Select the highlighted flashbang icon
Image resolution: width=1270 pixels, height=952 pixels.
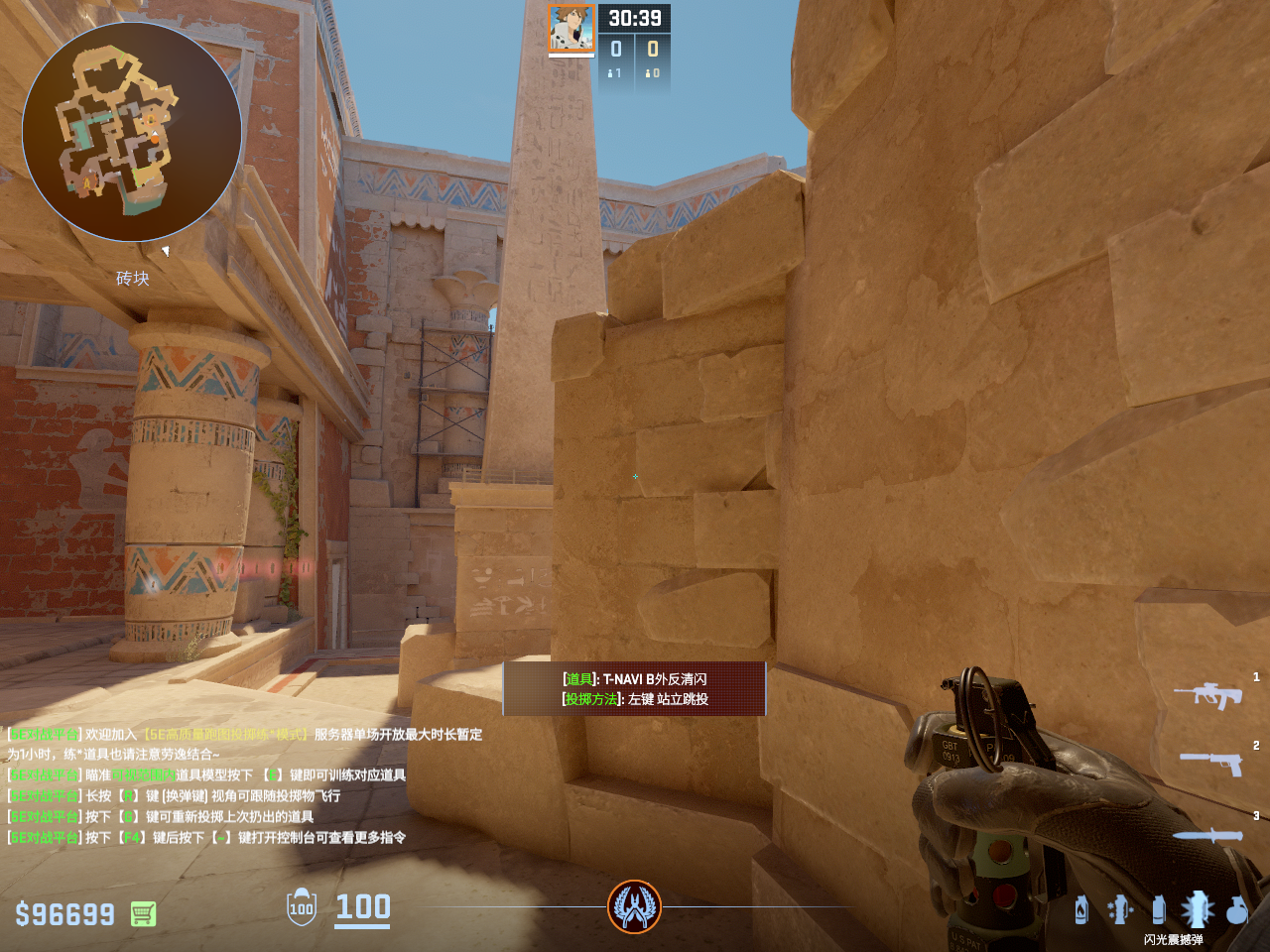click(x=1197, y=908)
